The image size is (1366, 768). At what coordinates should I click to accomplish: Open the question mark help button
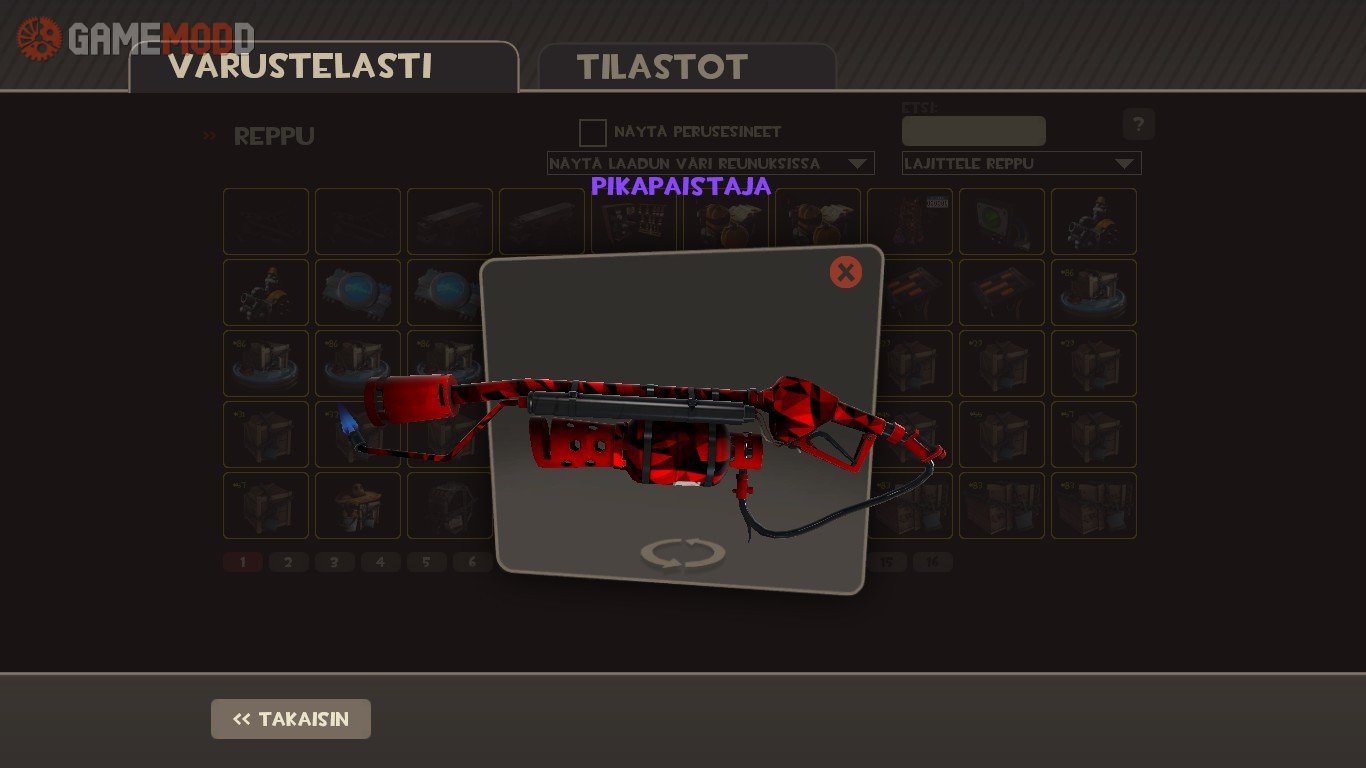pos(1138,125)
